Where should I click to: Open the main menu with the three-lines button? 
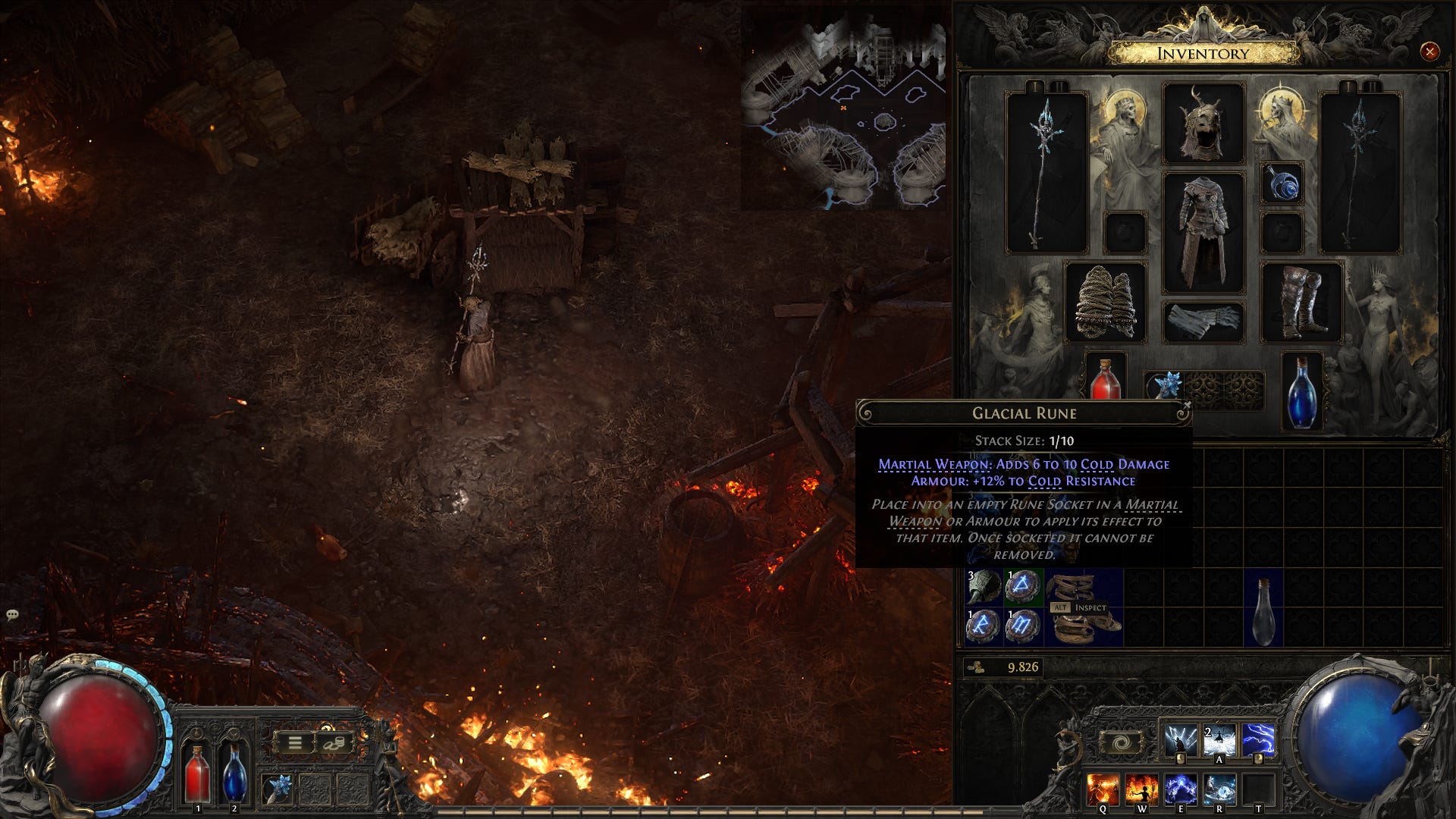(295, 743)
